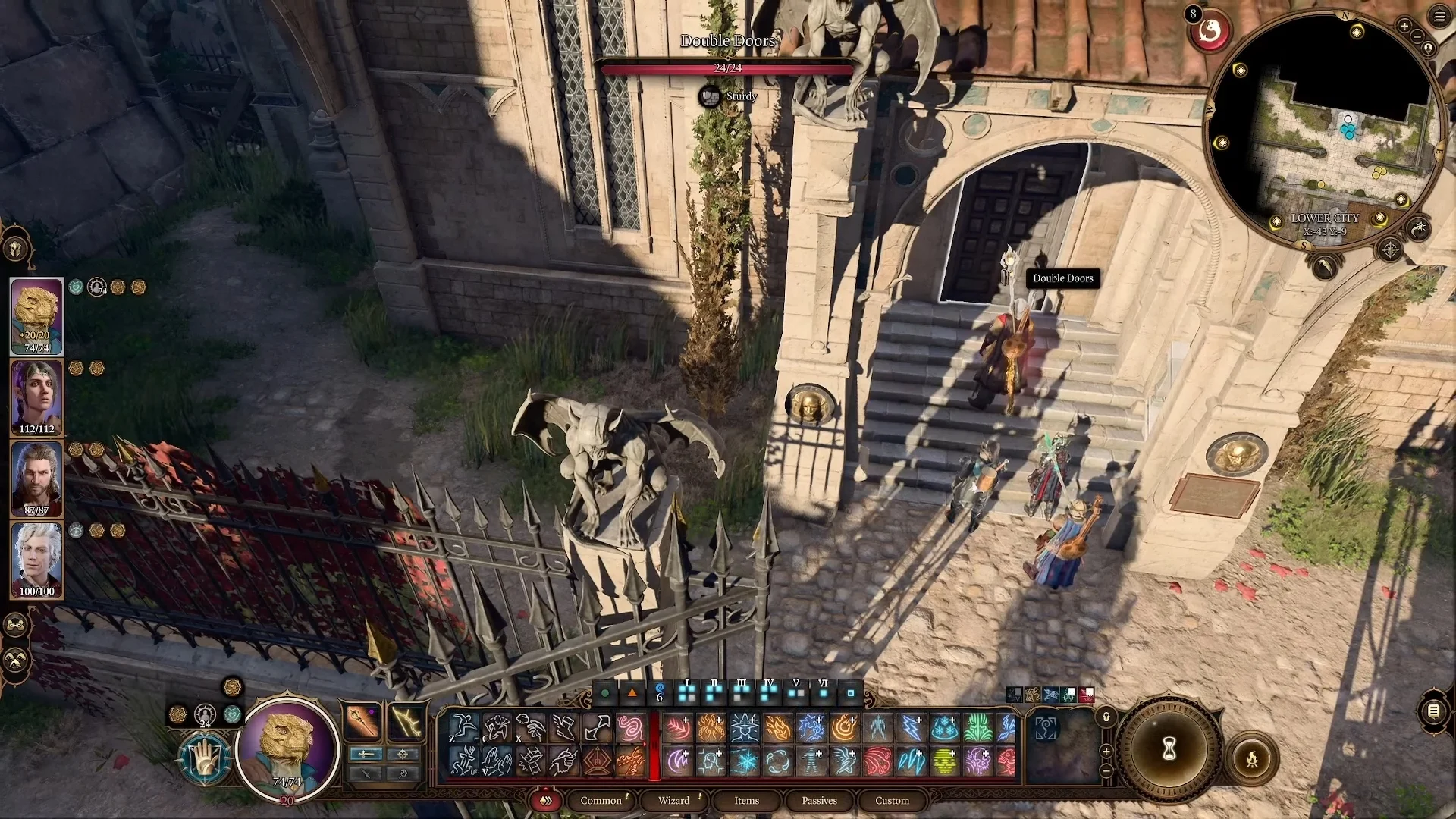Image resolution: width=1456 pixels, height=819 pixels.
Task: Open the combat log panel
Action: [x=1433, y=711]
